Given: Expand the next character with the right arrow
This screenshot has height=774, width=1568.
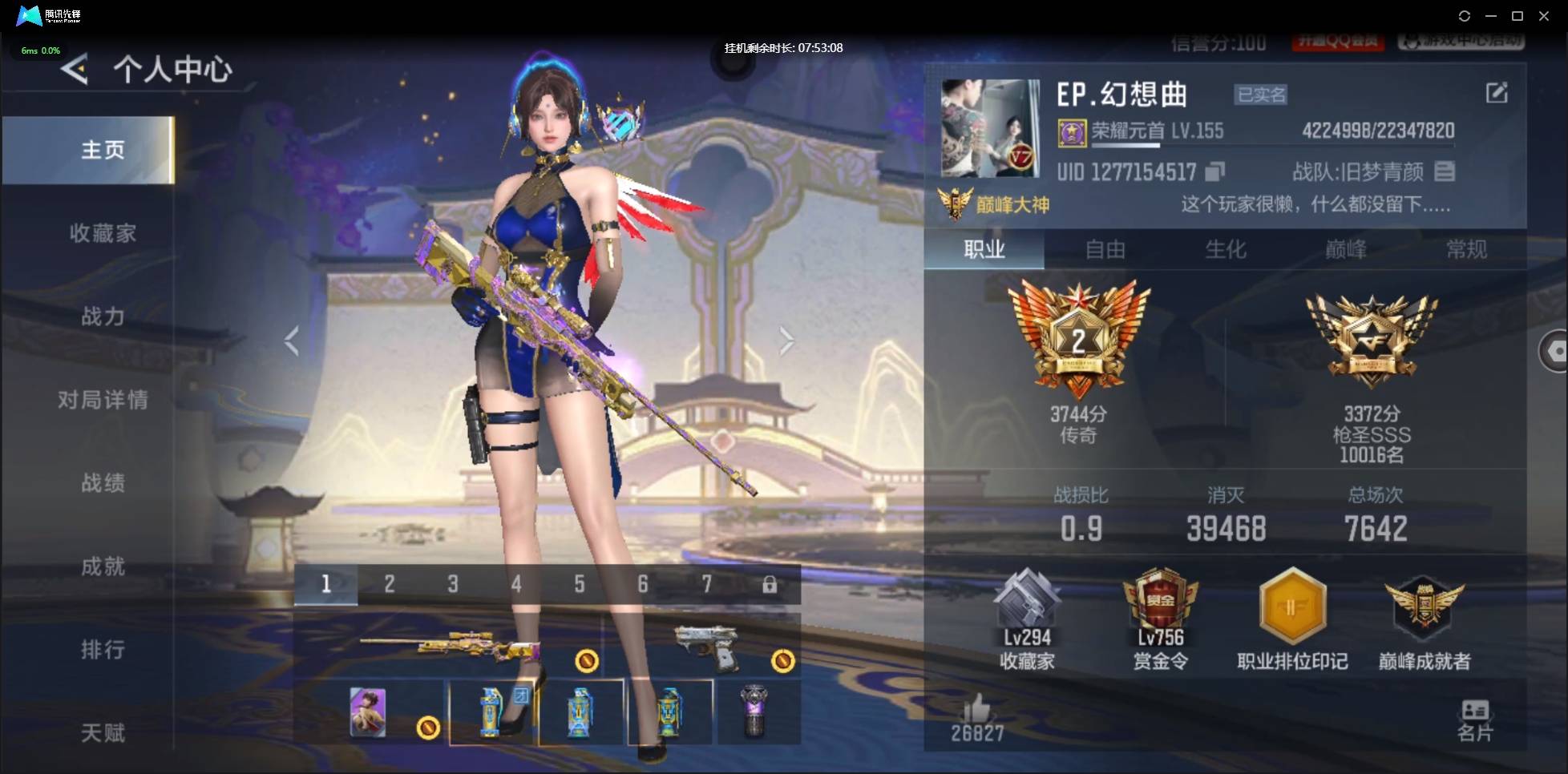Looking at the screenshot, I should point(786,340).
